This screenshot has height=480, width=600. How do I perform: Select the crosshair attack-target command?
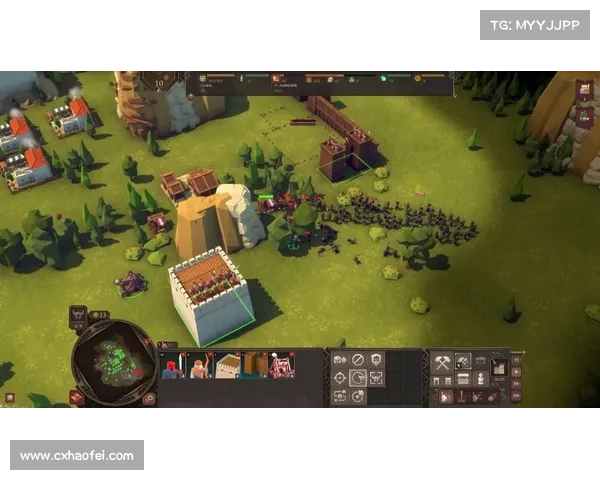340,378
